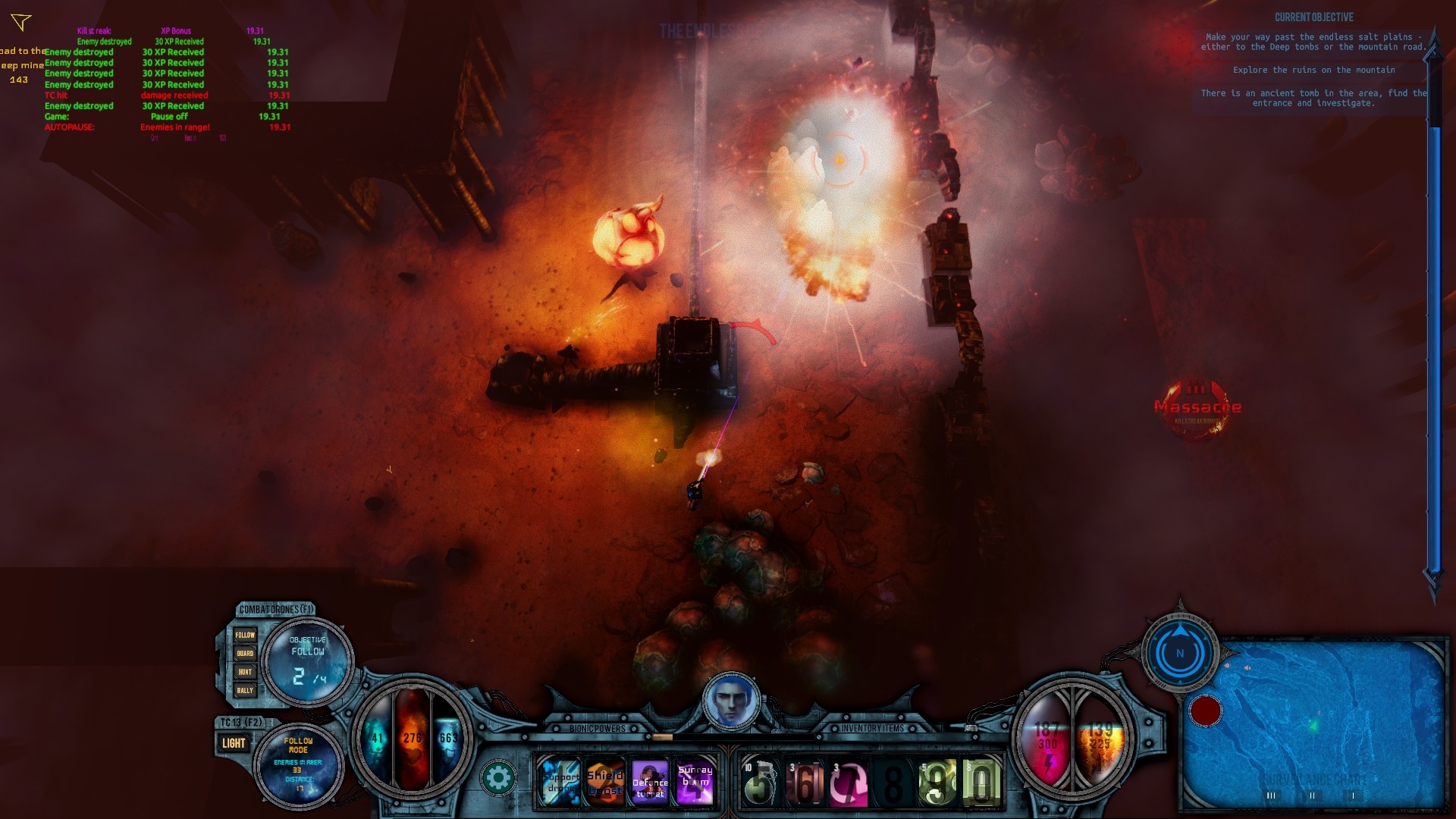Toggle the LIGHT on TC 13

point(234,742)
